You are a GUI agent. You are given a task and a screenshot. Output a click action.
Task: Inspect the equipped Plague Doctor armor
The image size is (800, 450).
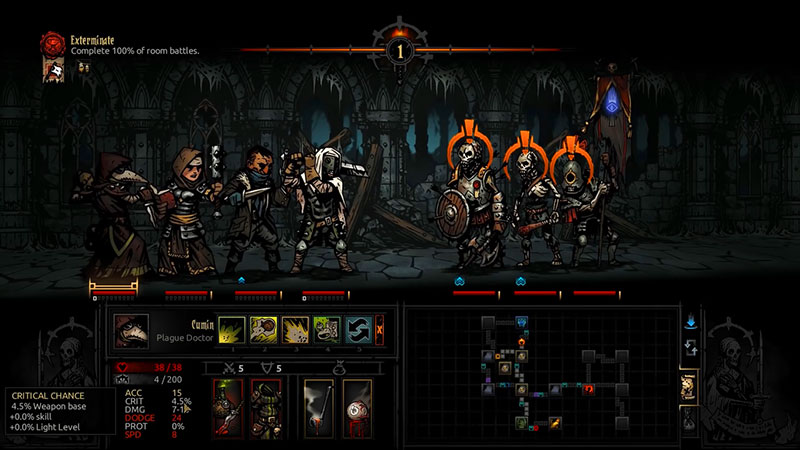(265, 407)
